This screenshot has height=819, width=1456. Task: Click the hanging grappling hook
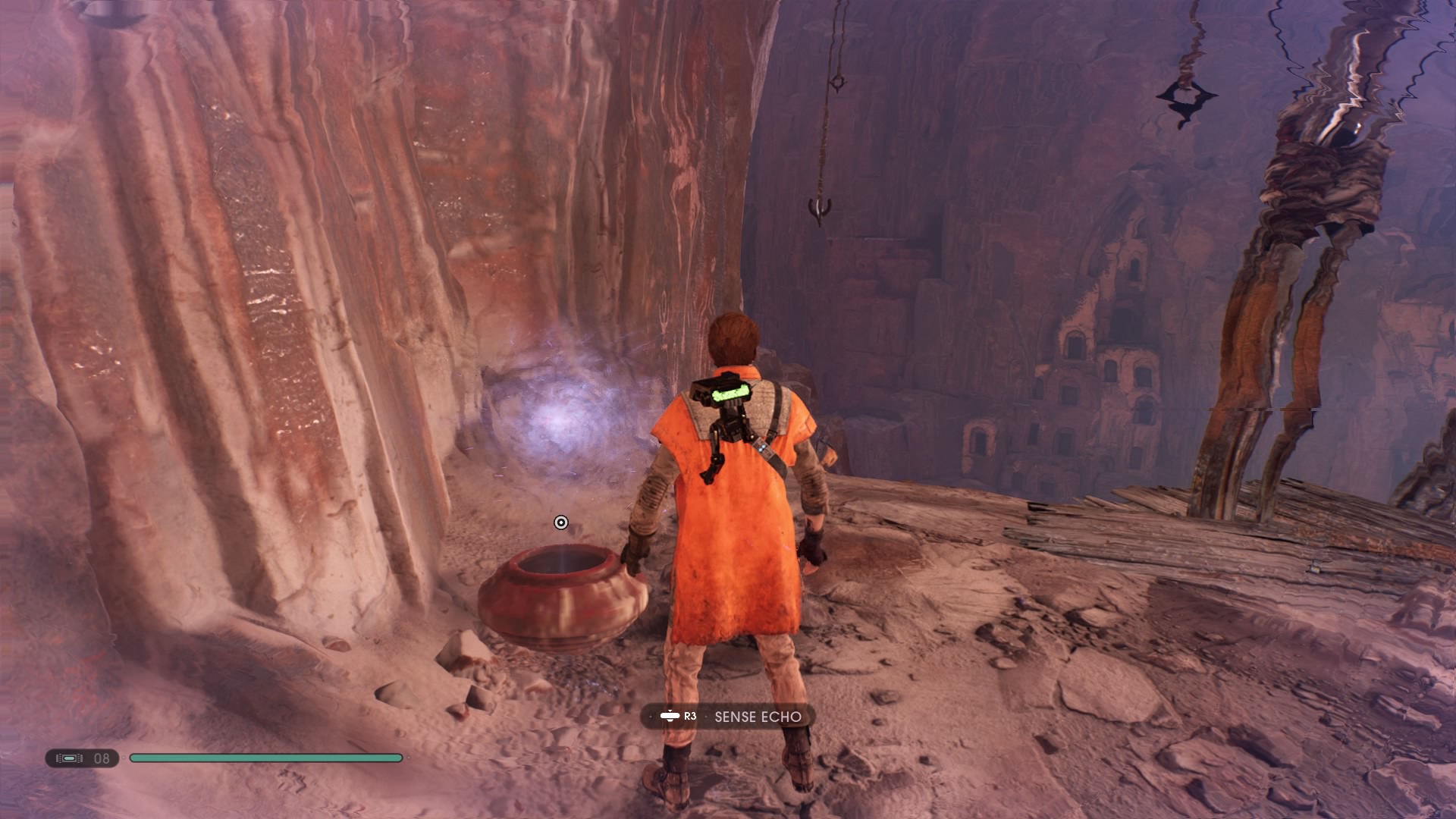pyautogui.click(x=821, y=209)
